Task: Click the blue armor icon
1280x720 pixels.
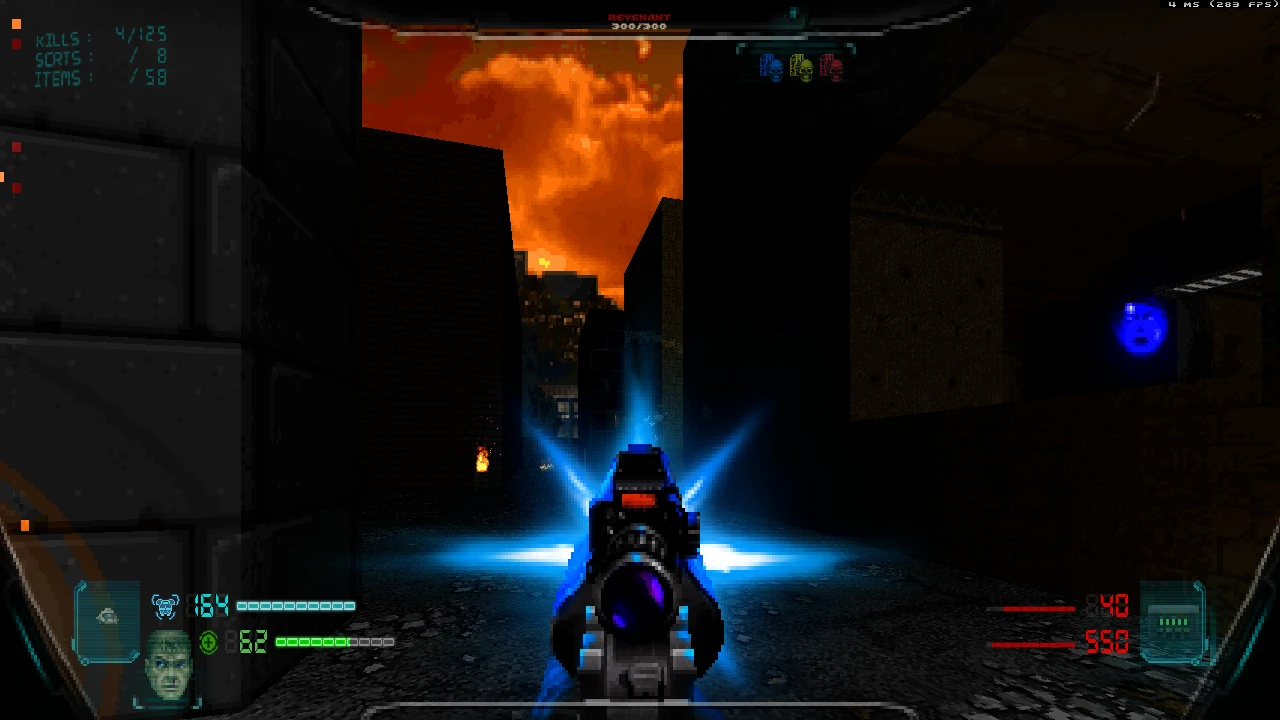Action: click(x=165, y=606)
